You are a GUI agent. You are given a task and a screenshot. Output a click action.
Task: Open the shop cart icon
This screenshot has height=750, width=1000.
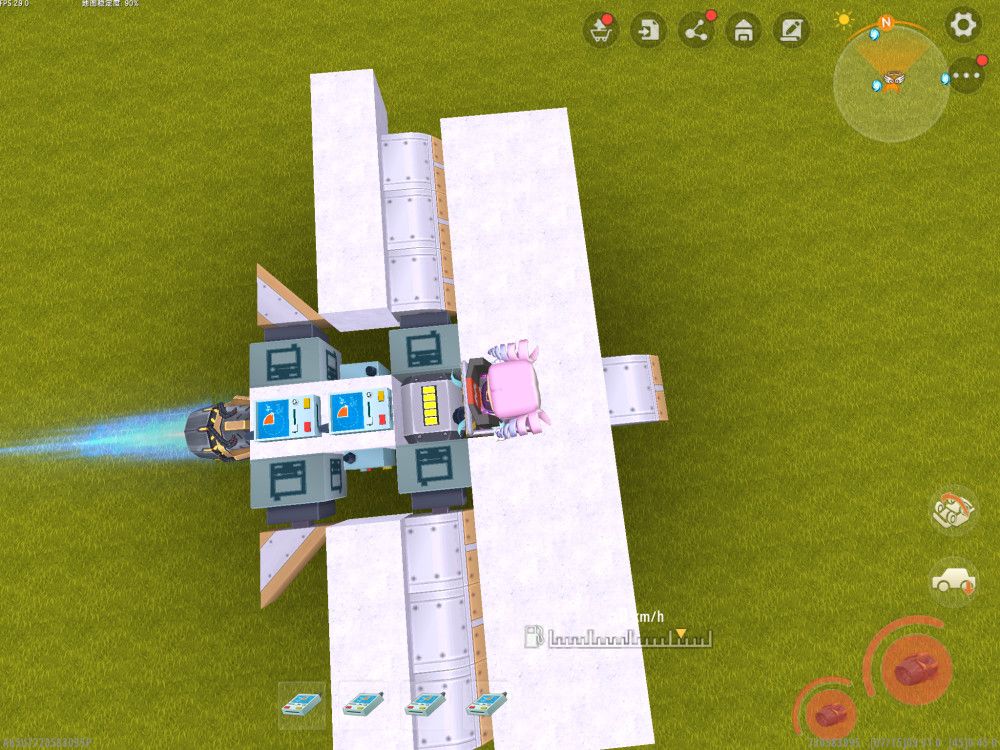coord(600,30)
